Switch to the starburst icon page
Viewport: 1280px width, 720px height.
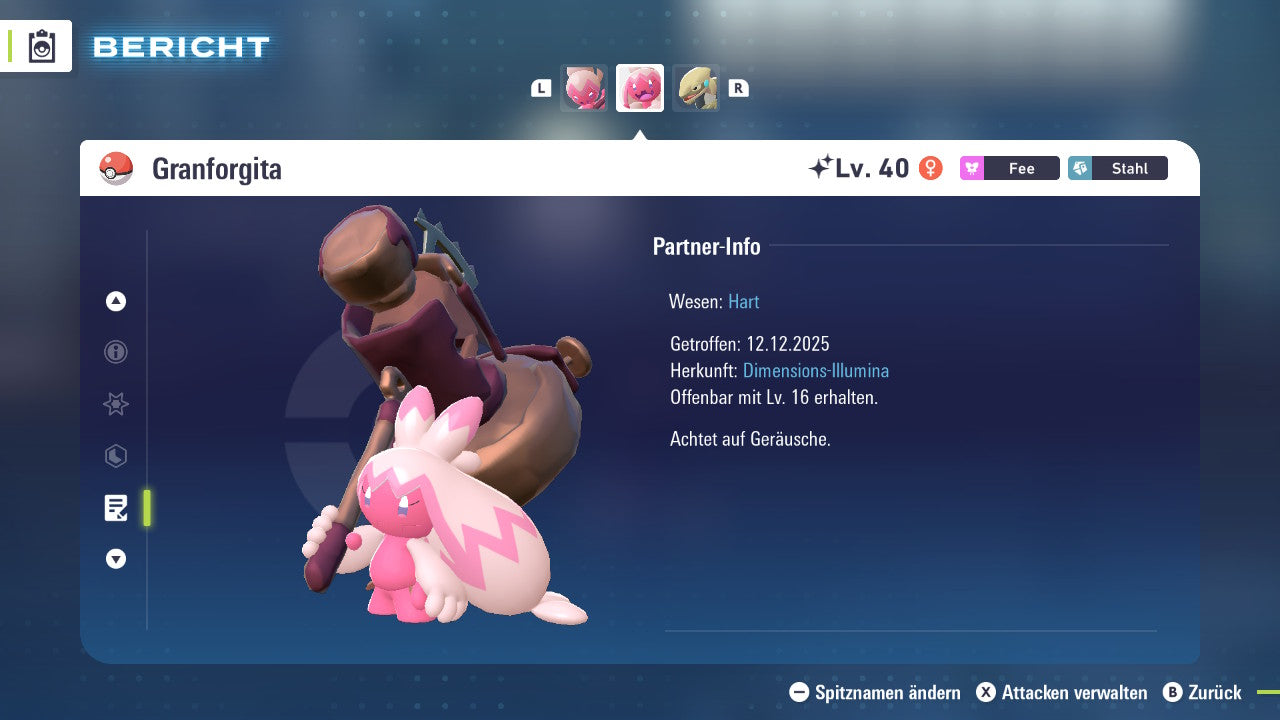pos(116,404)
